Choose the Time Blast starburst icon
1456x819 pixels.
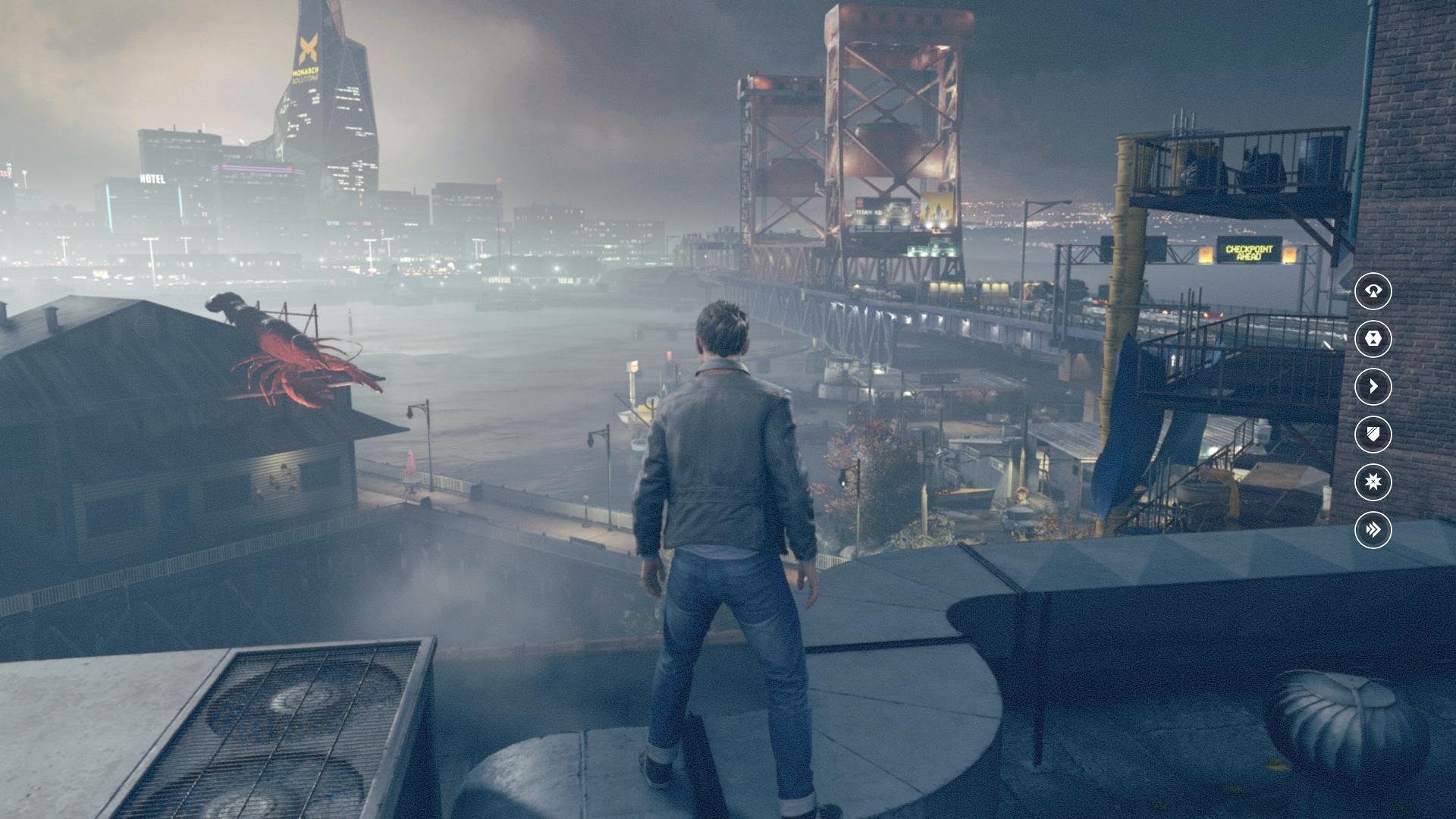1373,482
